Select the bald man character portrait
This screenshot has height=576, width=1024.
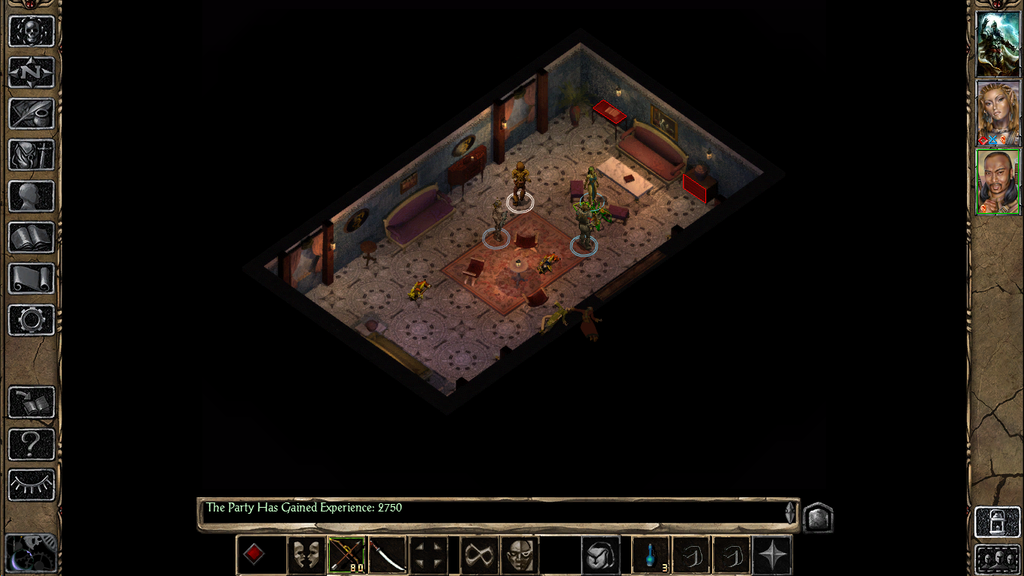pyautogui.click(x=998, y=182)
